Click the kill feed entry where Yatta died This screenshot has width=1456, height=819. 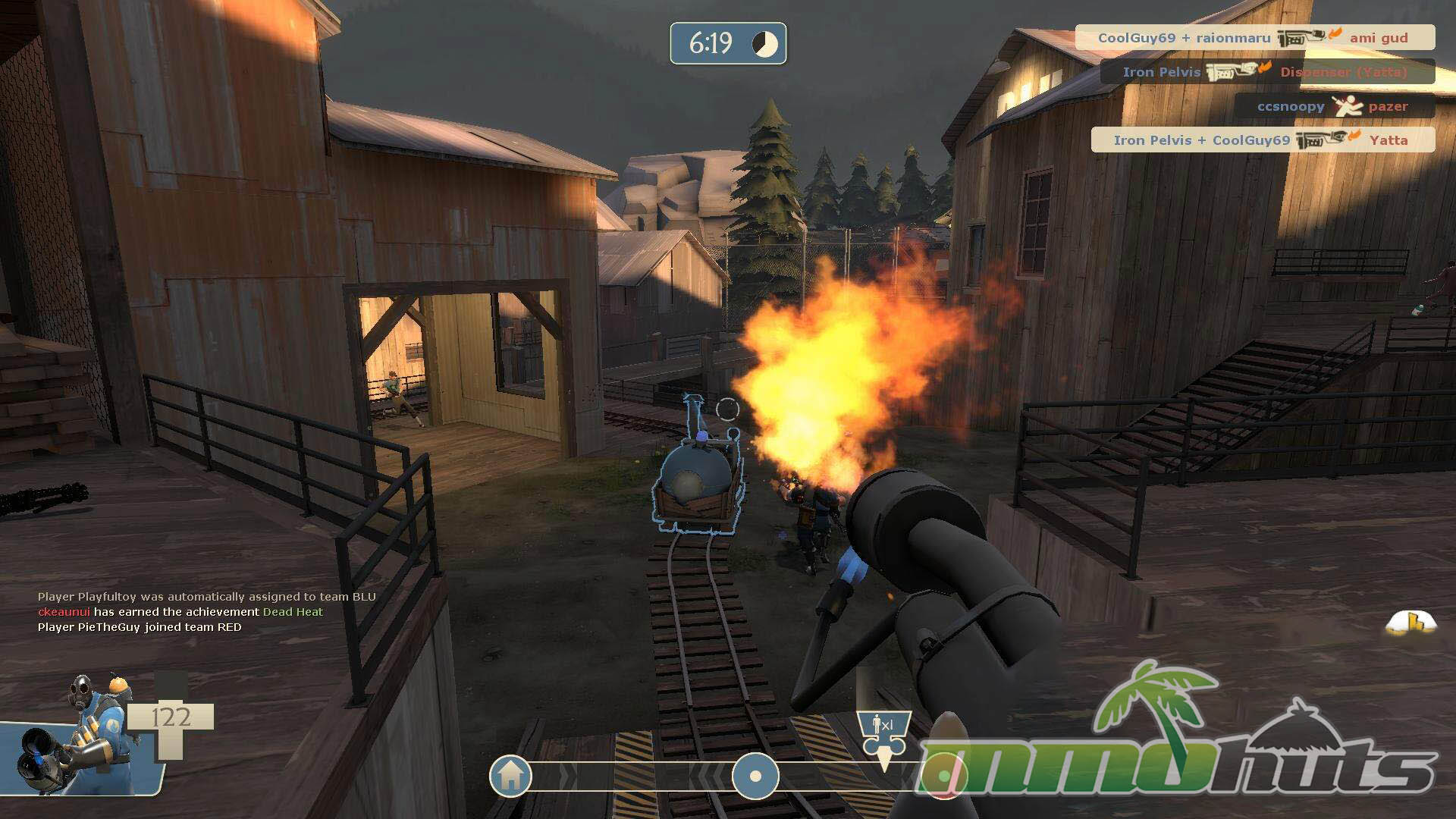click(x=1262, y=140)
